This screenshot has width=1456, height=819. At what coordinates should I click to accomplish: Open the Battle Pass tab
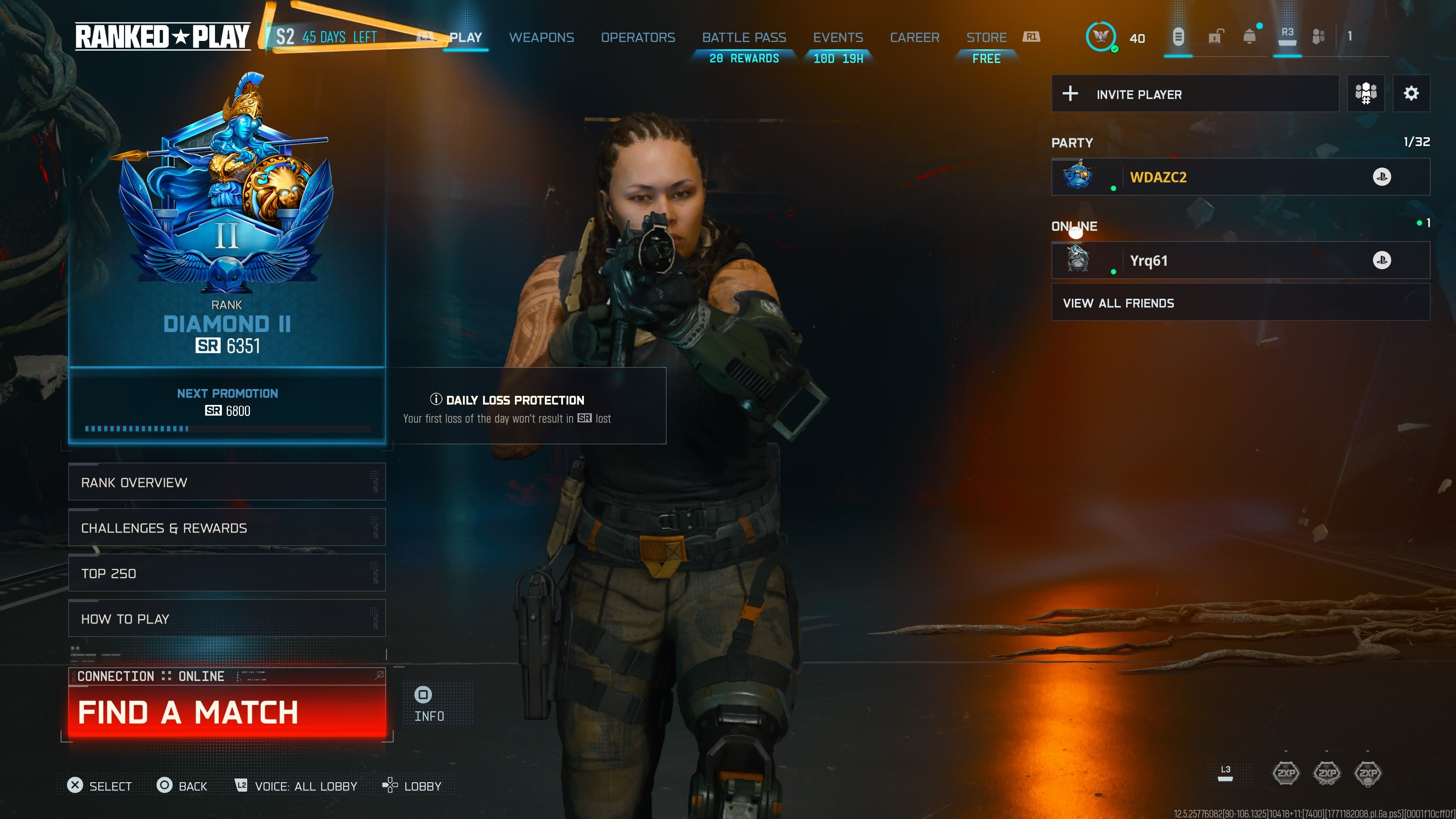(x=744, y=37)
